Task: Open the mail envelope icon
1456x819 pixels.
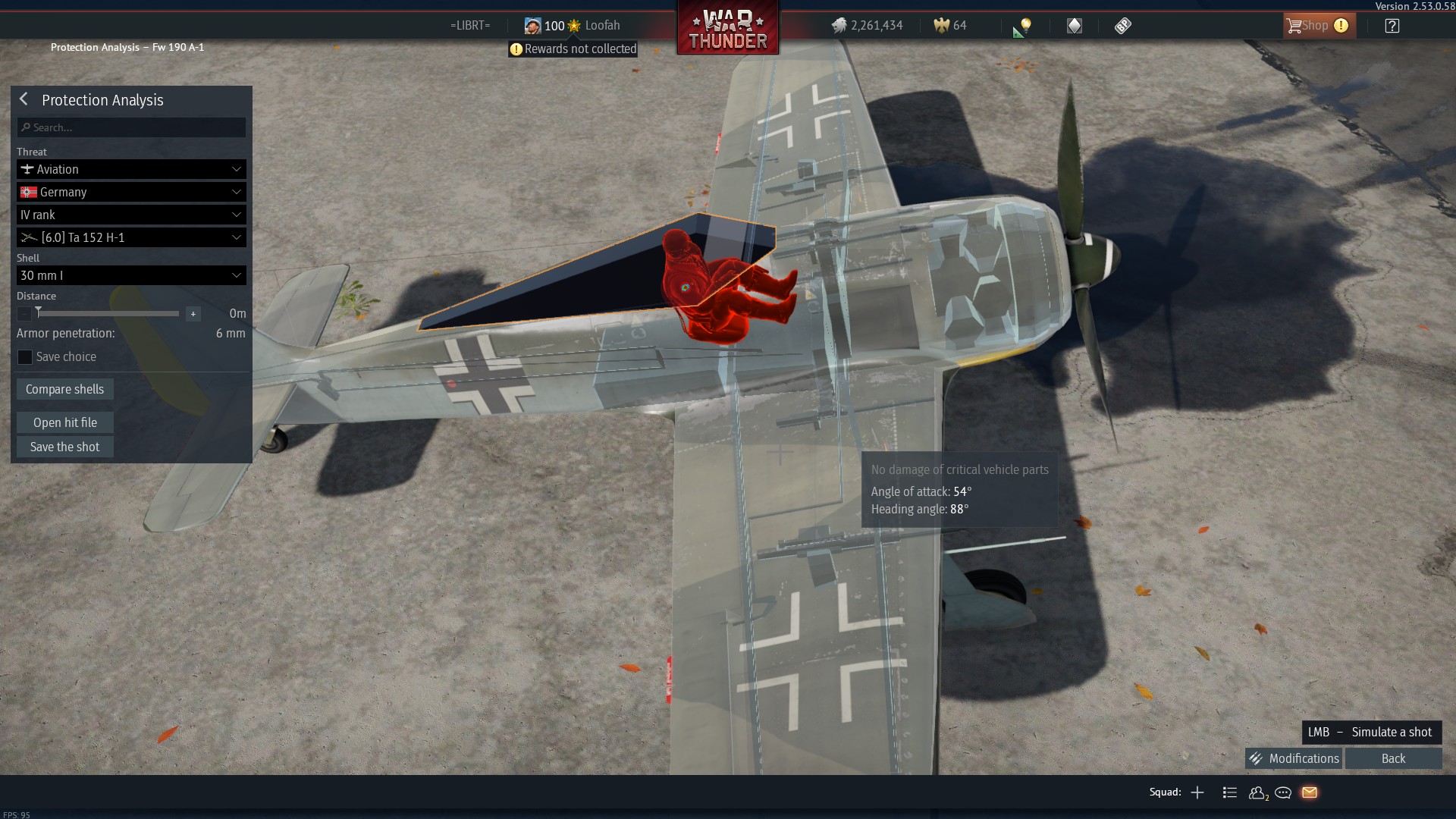Action: pos(1310,792)
